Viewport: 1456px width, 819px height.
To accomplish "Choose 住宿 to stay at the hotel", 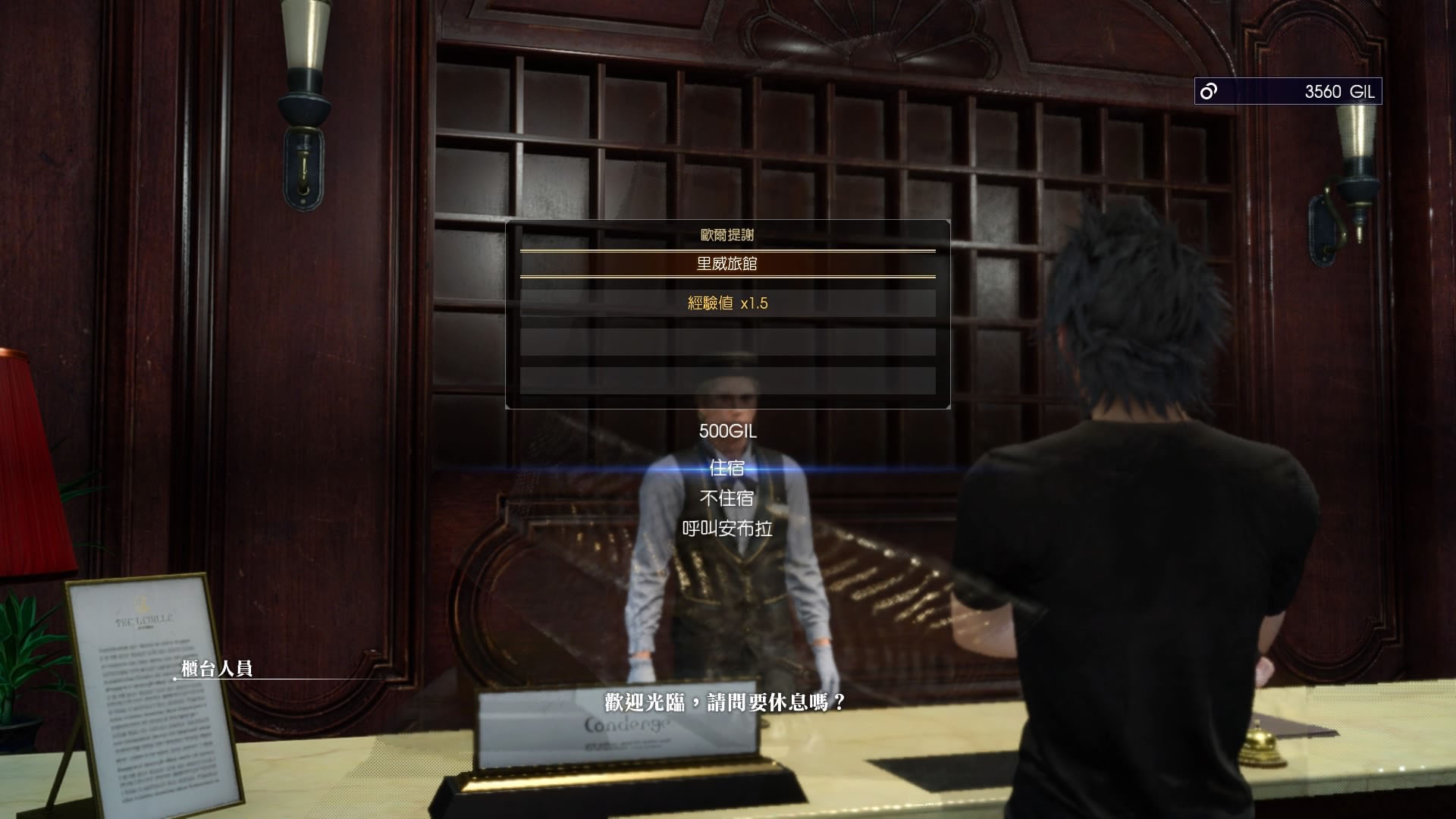I will [726, 469].
